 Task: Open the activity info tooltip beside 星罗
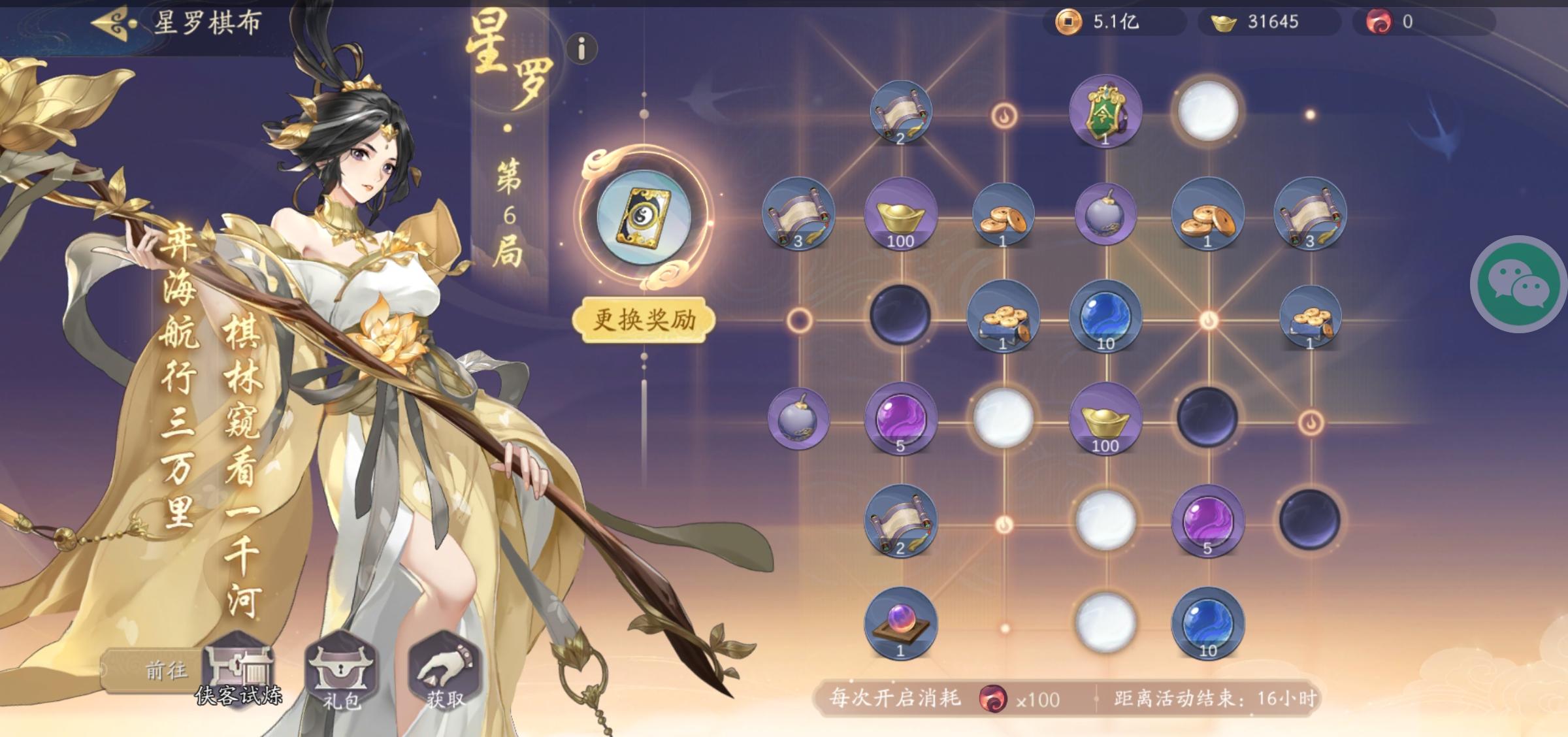pyautogui.click(x=580, y=48)
